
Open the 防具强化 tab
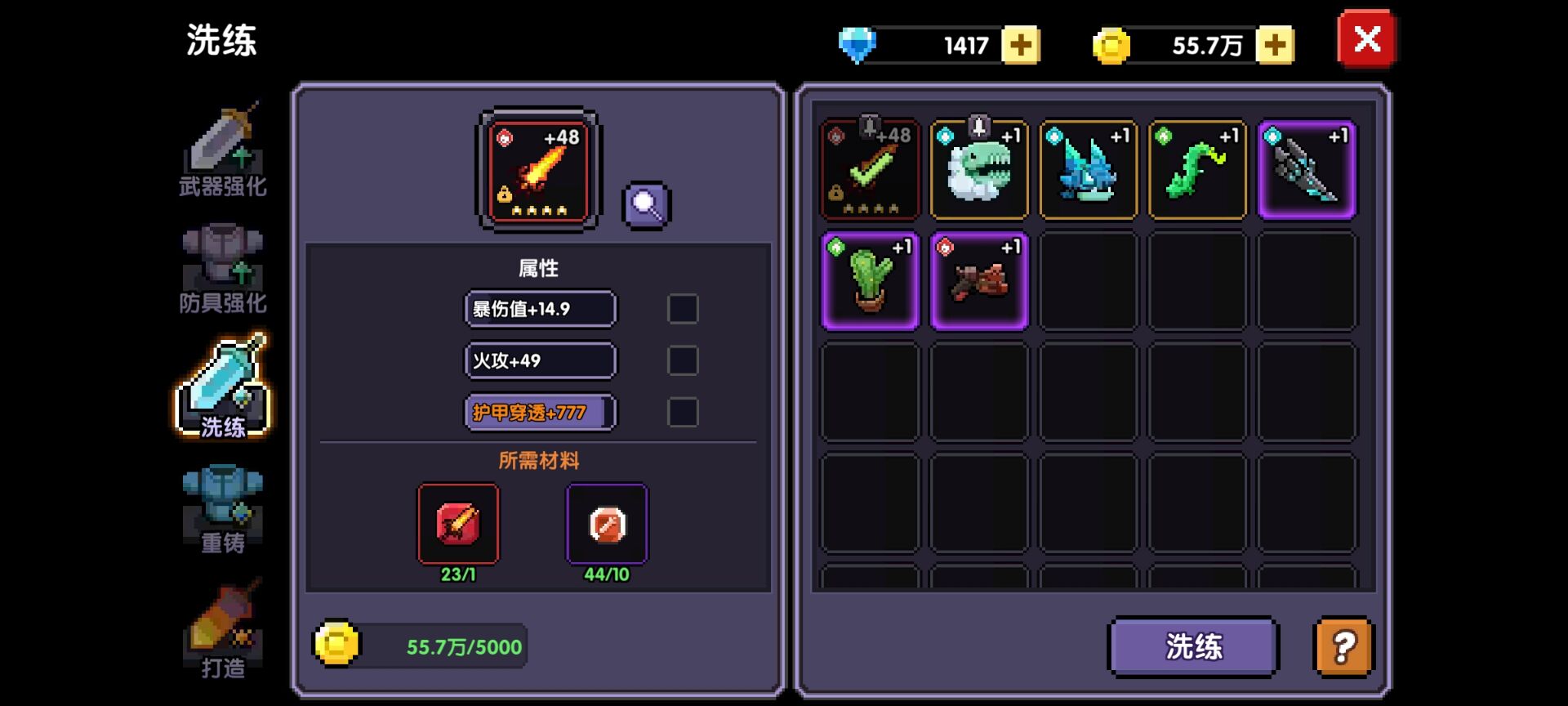223,269
